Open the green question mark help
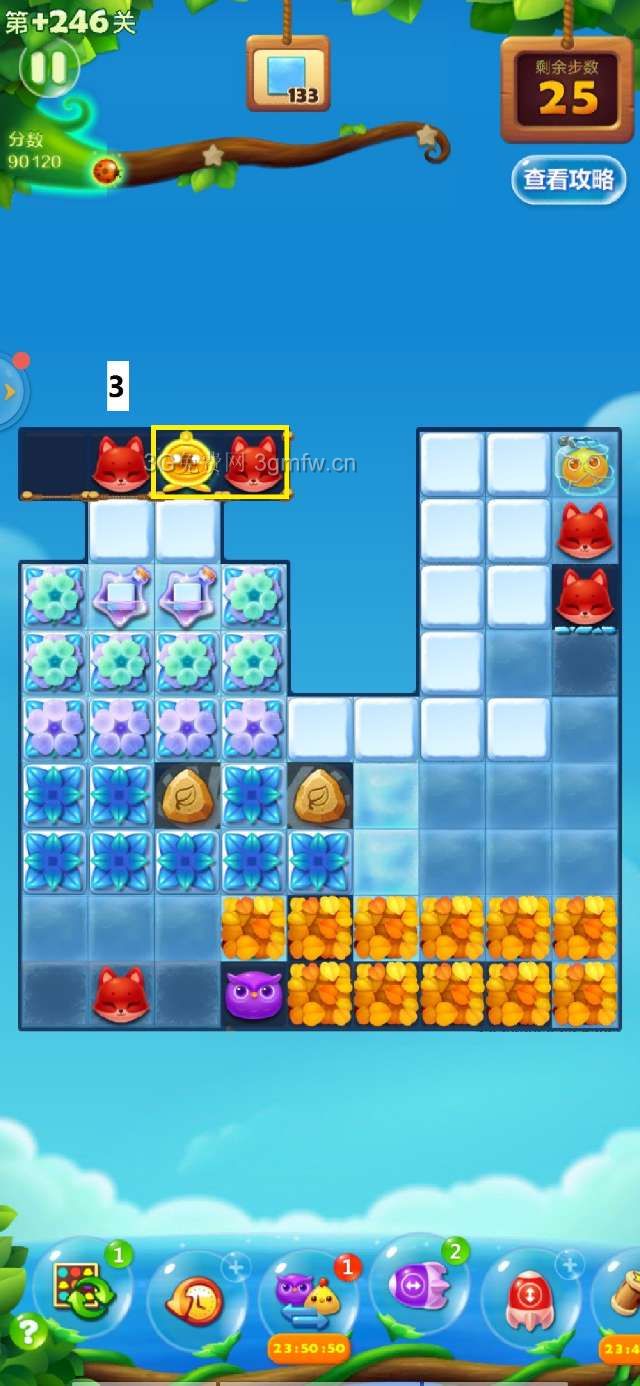Viewport: 640px width, 1386px height. tap(29, 1332)
